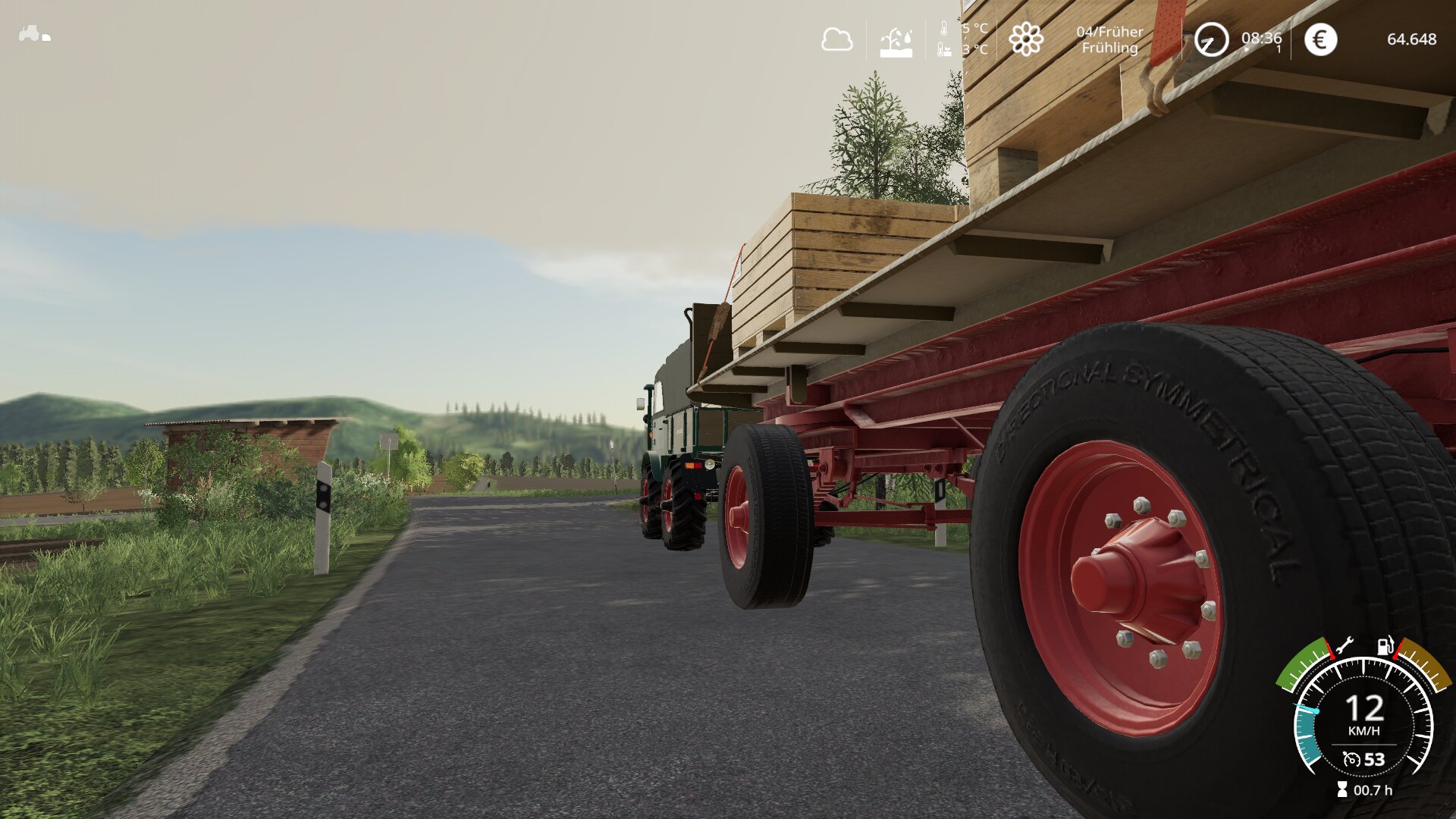This screenshot has height=819, width=1456.
Task: Select the clock time-scale icon
Action: click(x=1211, y=39)
